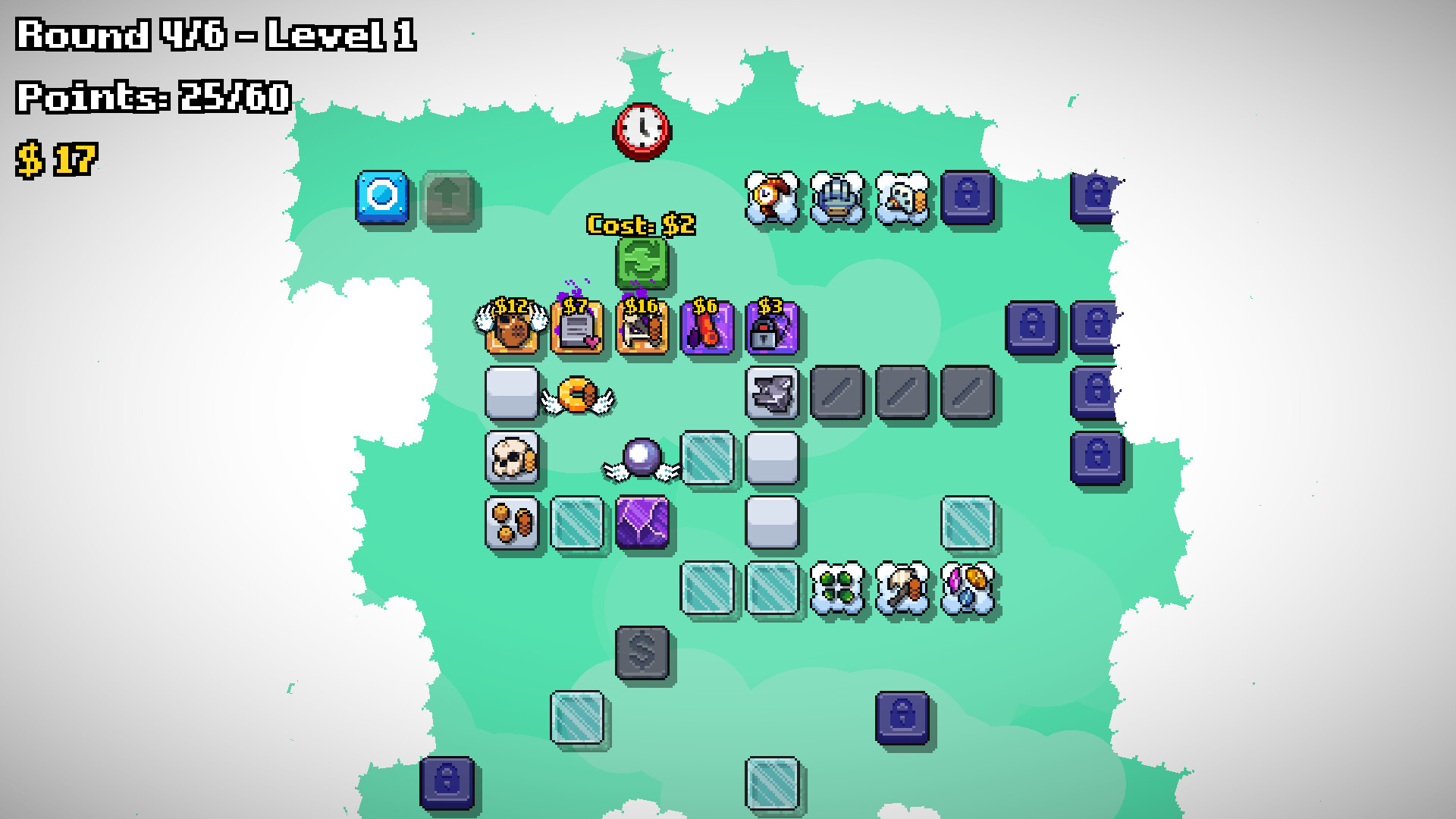Click the green gems cloud icon
Image resolution: width=1456 pixels, height=819 pixels.
pyautogui.click(x=838, y=585)
